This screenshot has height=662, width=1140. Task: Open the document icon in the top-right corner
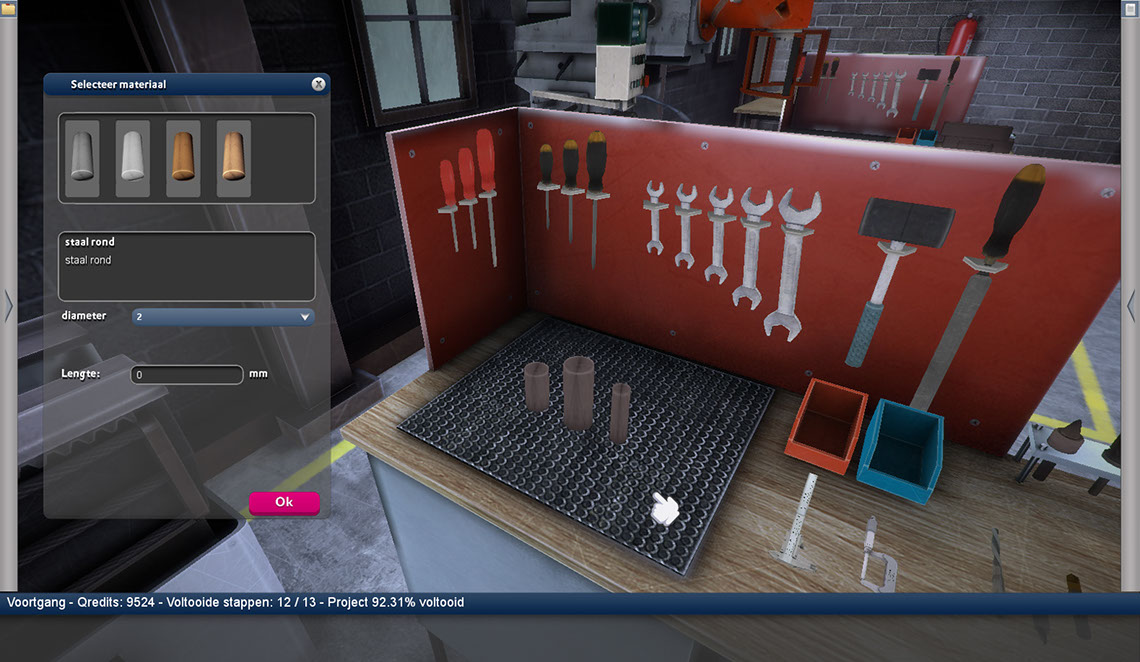click(1131, 8)
